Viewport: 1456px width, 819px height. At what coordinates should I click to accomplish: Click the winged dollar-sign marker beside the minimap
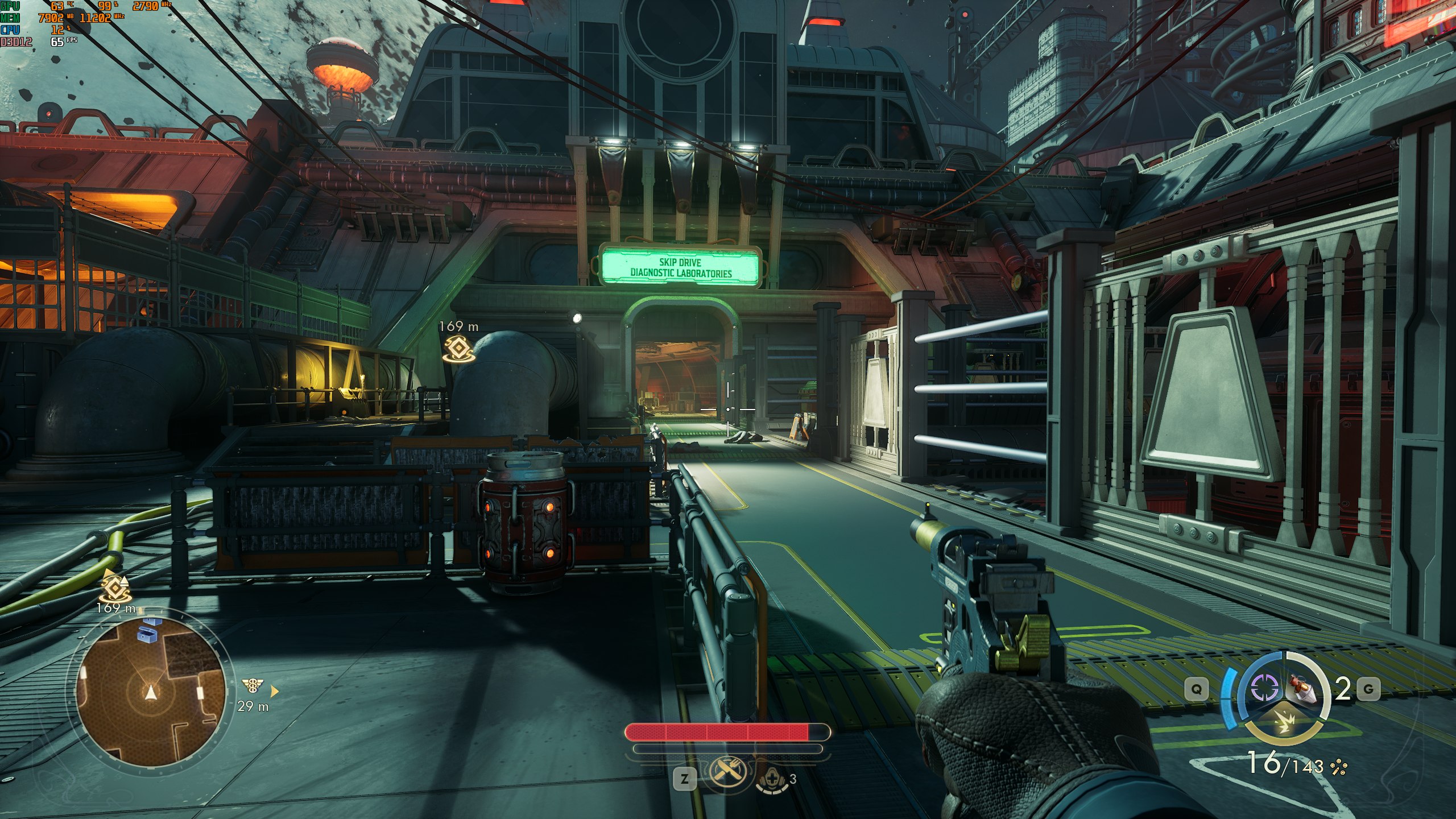253,686
